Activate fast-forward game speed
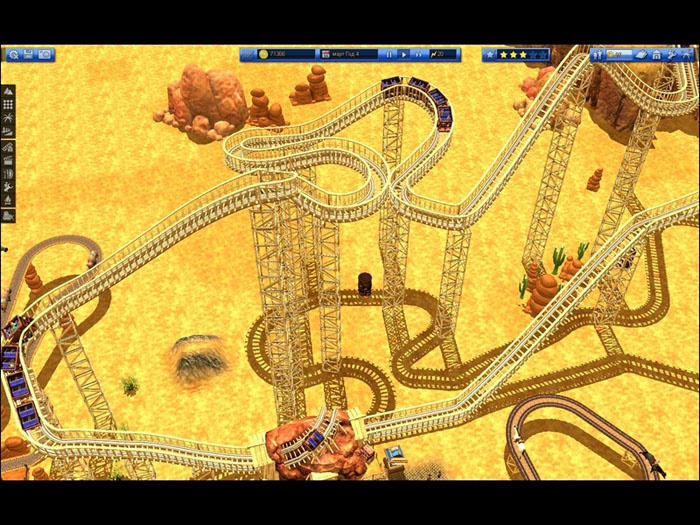 (419, 54)
